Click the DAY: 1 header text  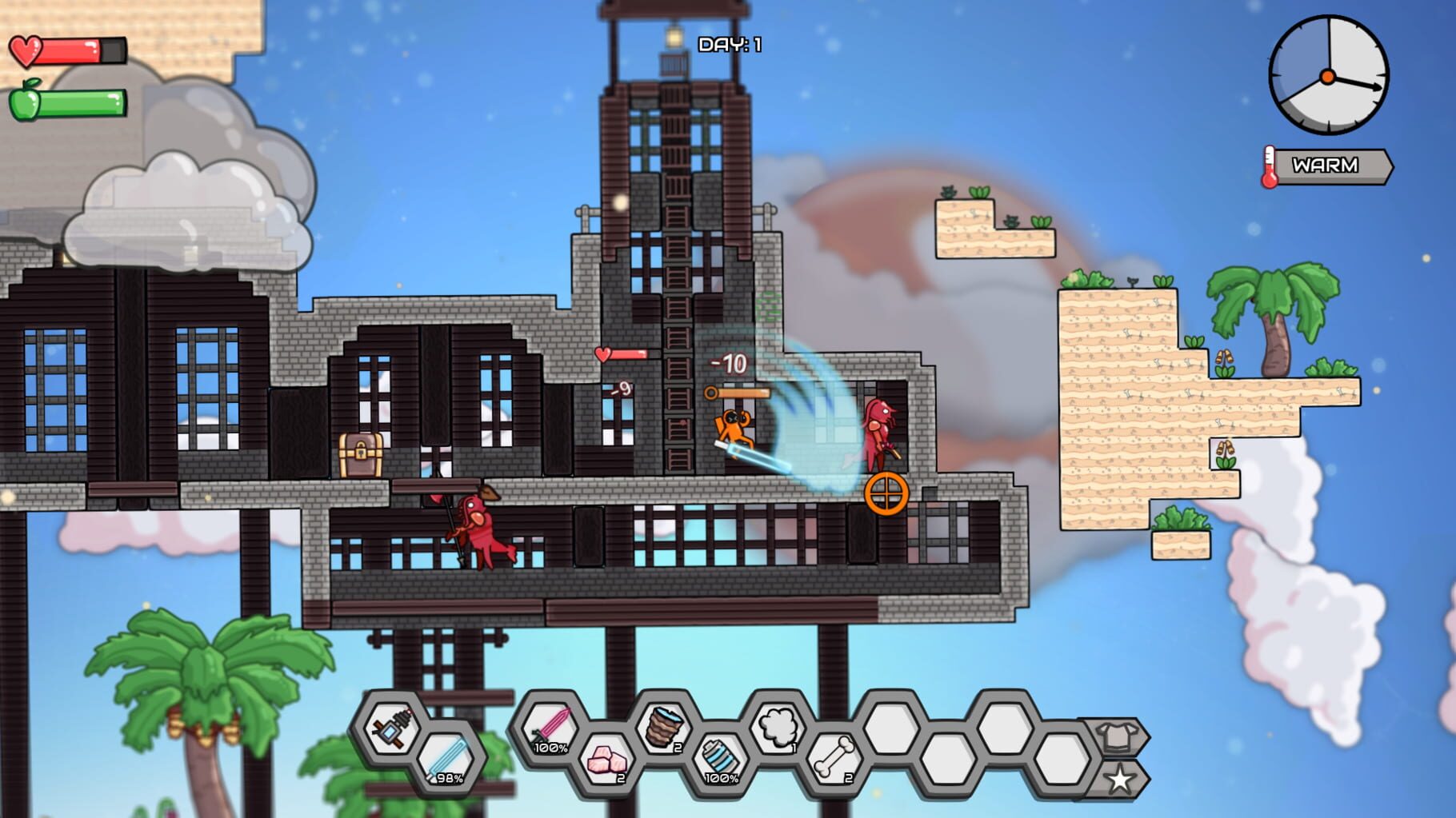tap(730, 44)
